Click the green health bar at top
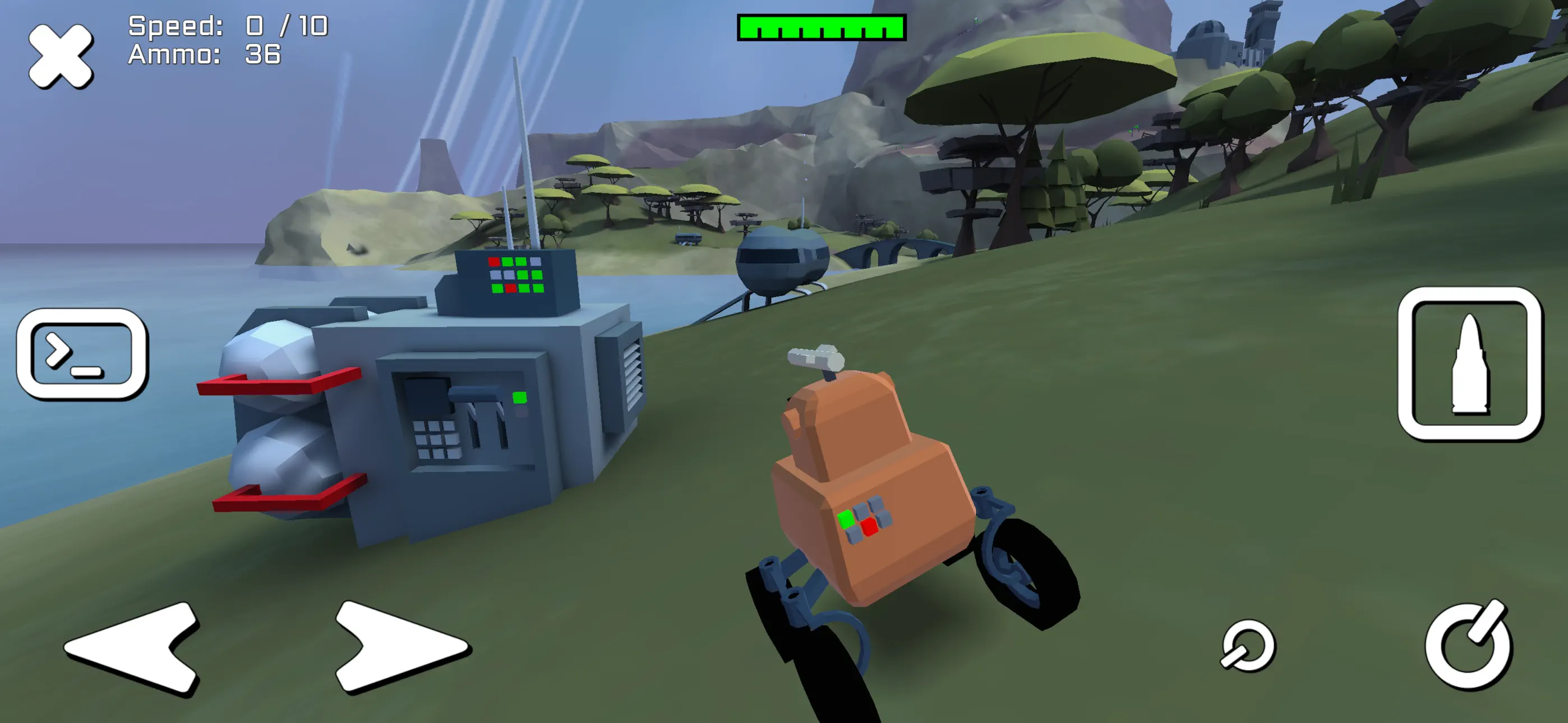The height and width of the screenshot is (723, 1568). (822, 26)
